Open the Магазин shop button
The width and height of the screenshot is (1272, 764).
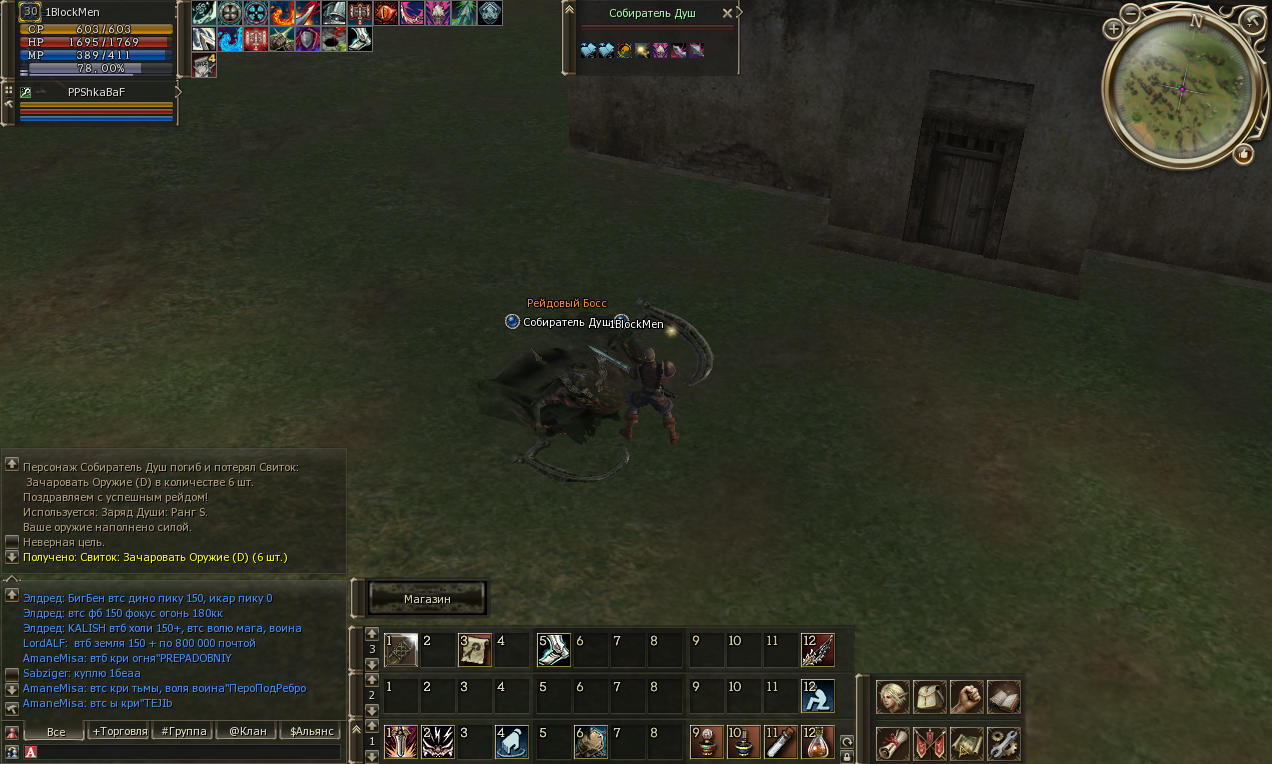point(427,598)
